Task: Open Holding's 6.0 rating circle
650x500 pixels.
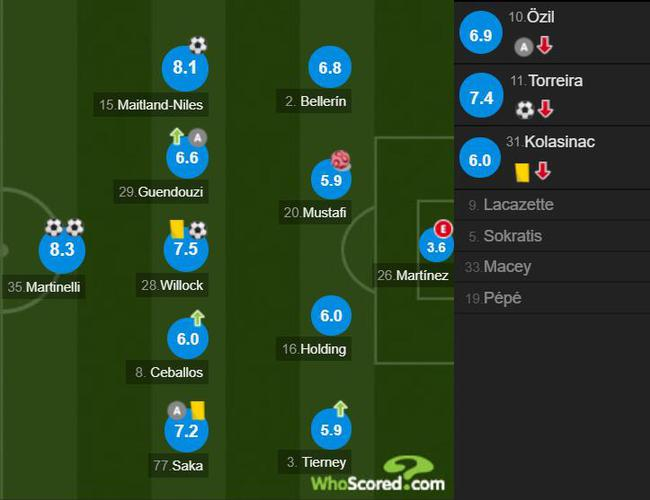Action: tap(330, 316)
